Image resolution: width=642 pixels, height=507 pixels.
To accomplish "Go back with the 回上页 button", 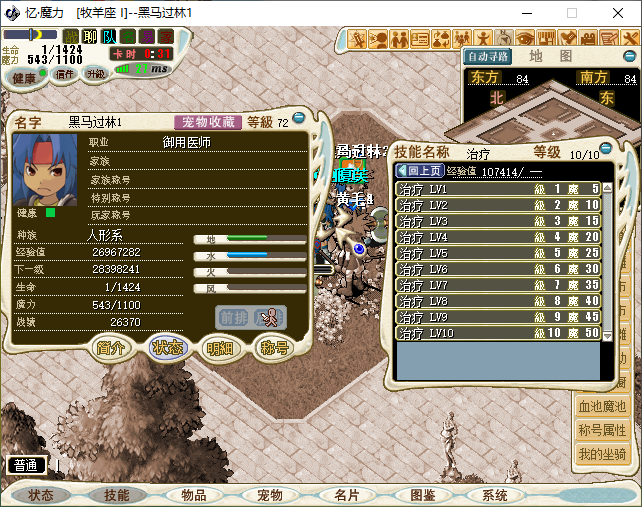I will (418, 171).
